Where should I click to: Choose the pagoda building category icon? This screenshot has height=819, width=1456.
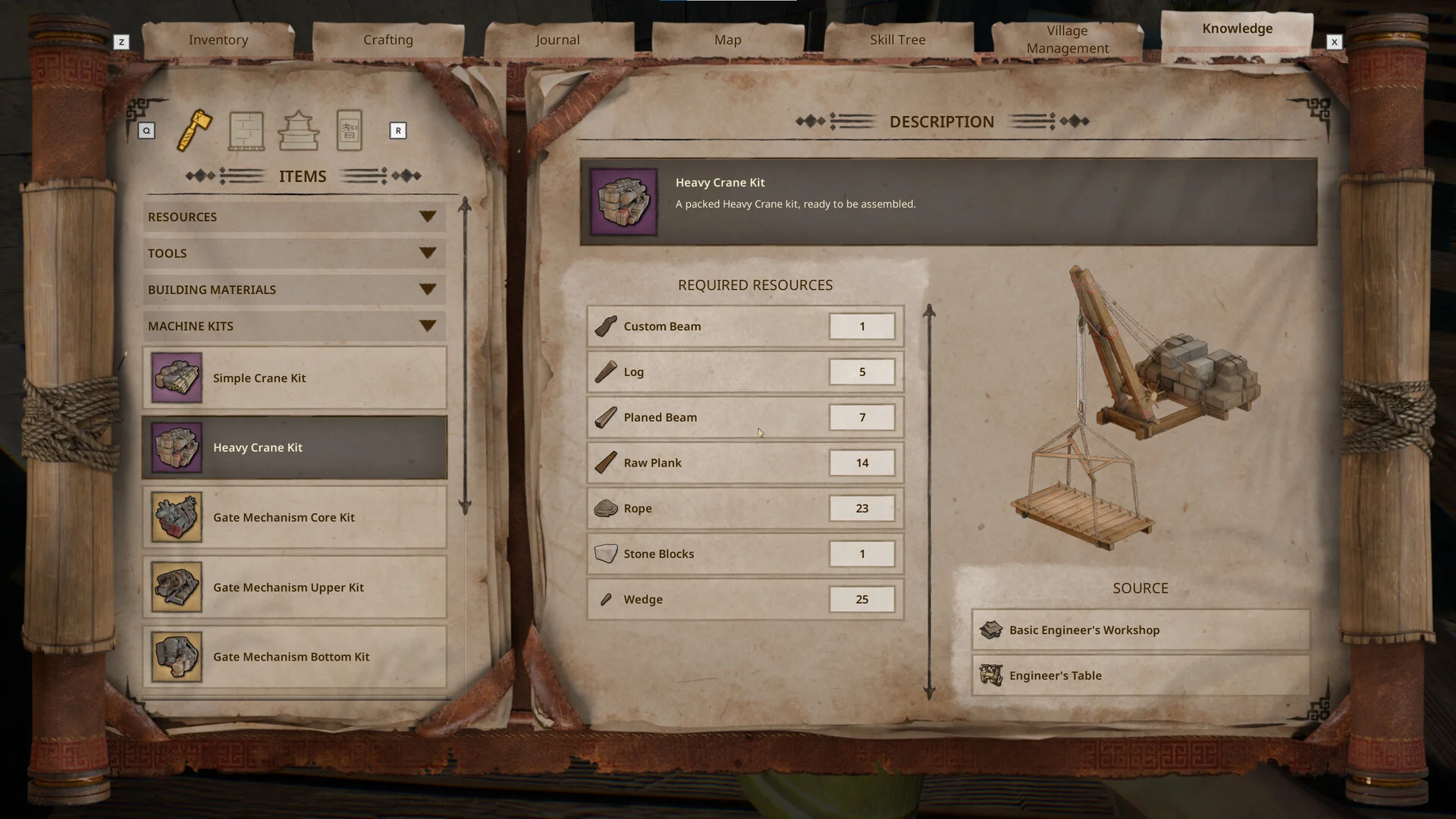pyautogui.click(x=298, y=130)
